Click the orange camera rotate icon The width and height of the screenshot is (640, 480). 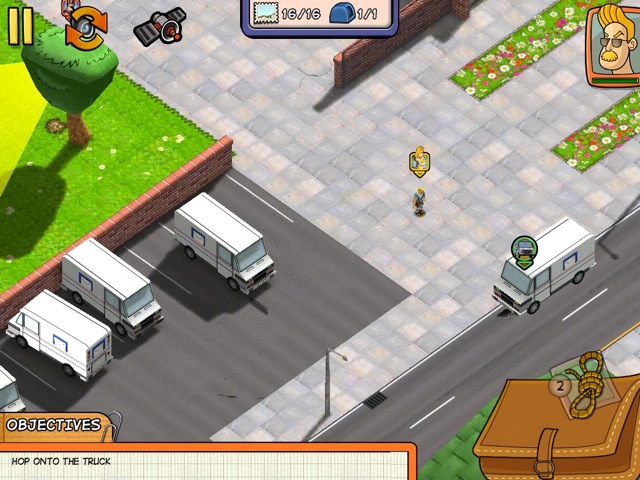[x=84, y=26]
